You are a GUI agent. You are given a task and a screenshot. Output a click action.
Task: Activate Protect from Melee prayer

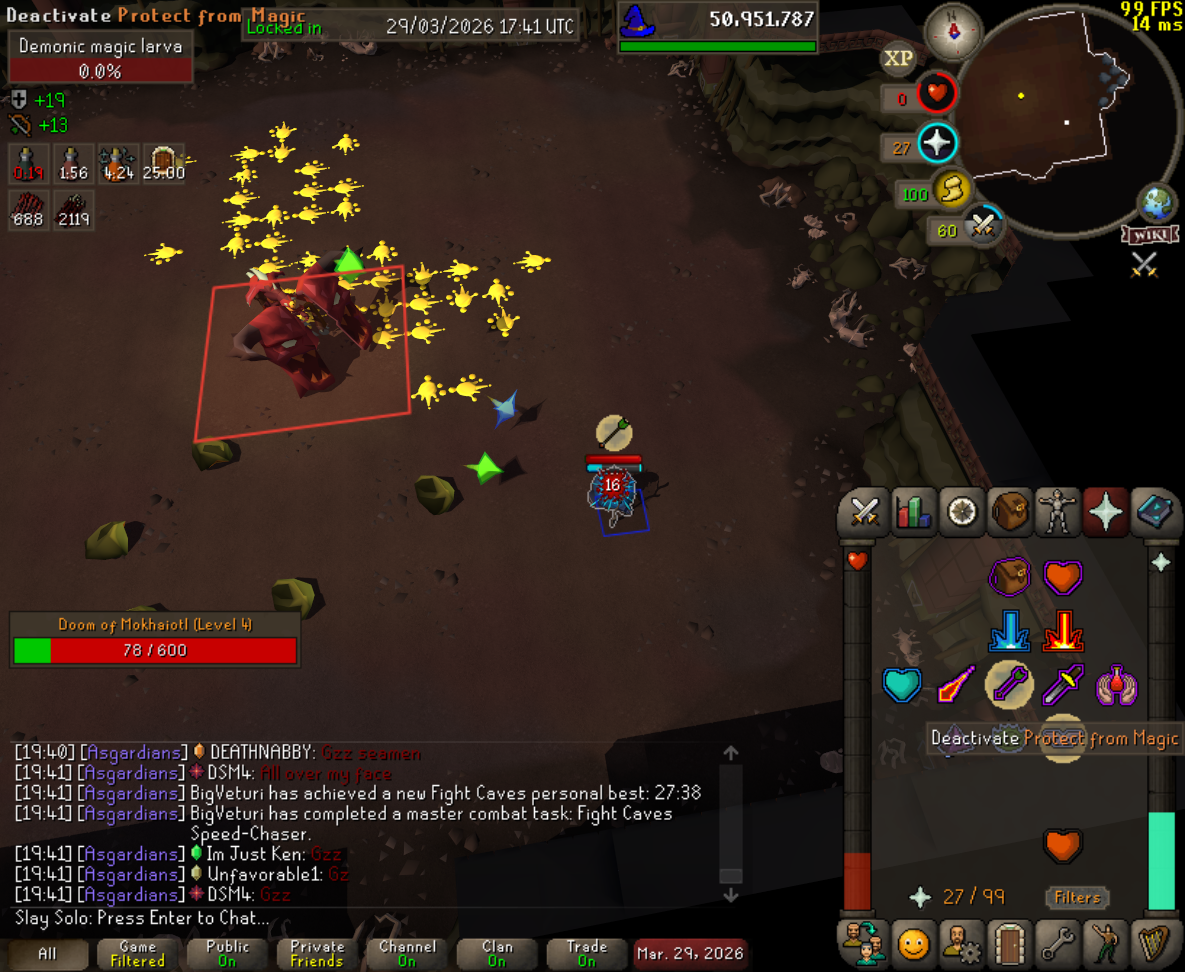click(x=1062, y=686)
